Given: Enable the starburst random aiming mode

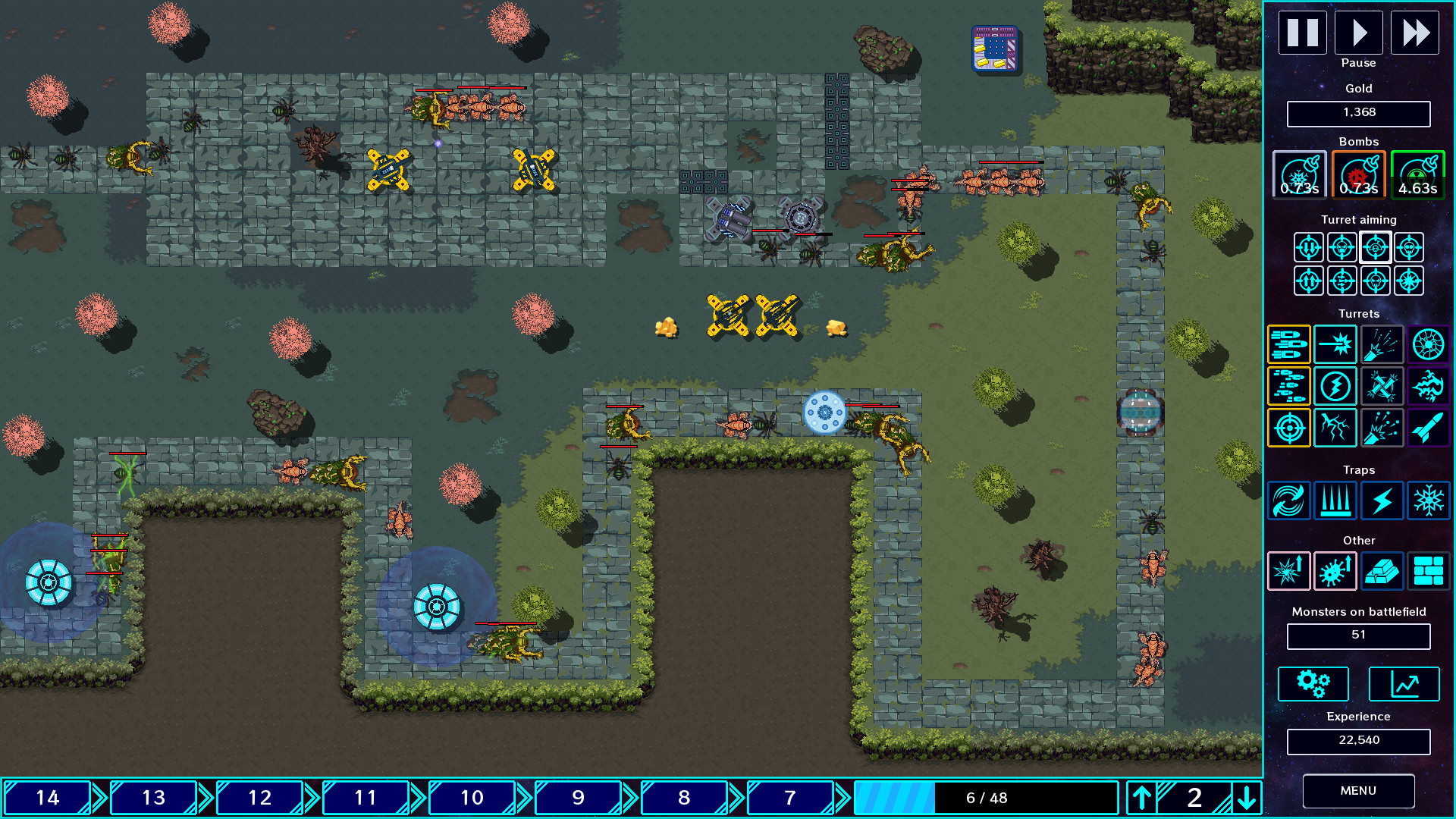Looking at the screenshot, I should click(1408, 280).
